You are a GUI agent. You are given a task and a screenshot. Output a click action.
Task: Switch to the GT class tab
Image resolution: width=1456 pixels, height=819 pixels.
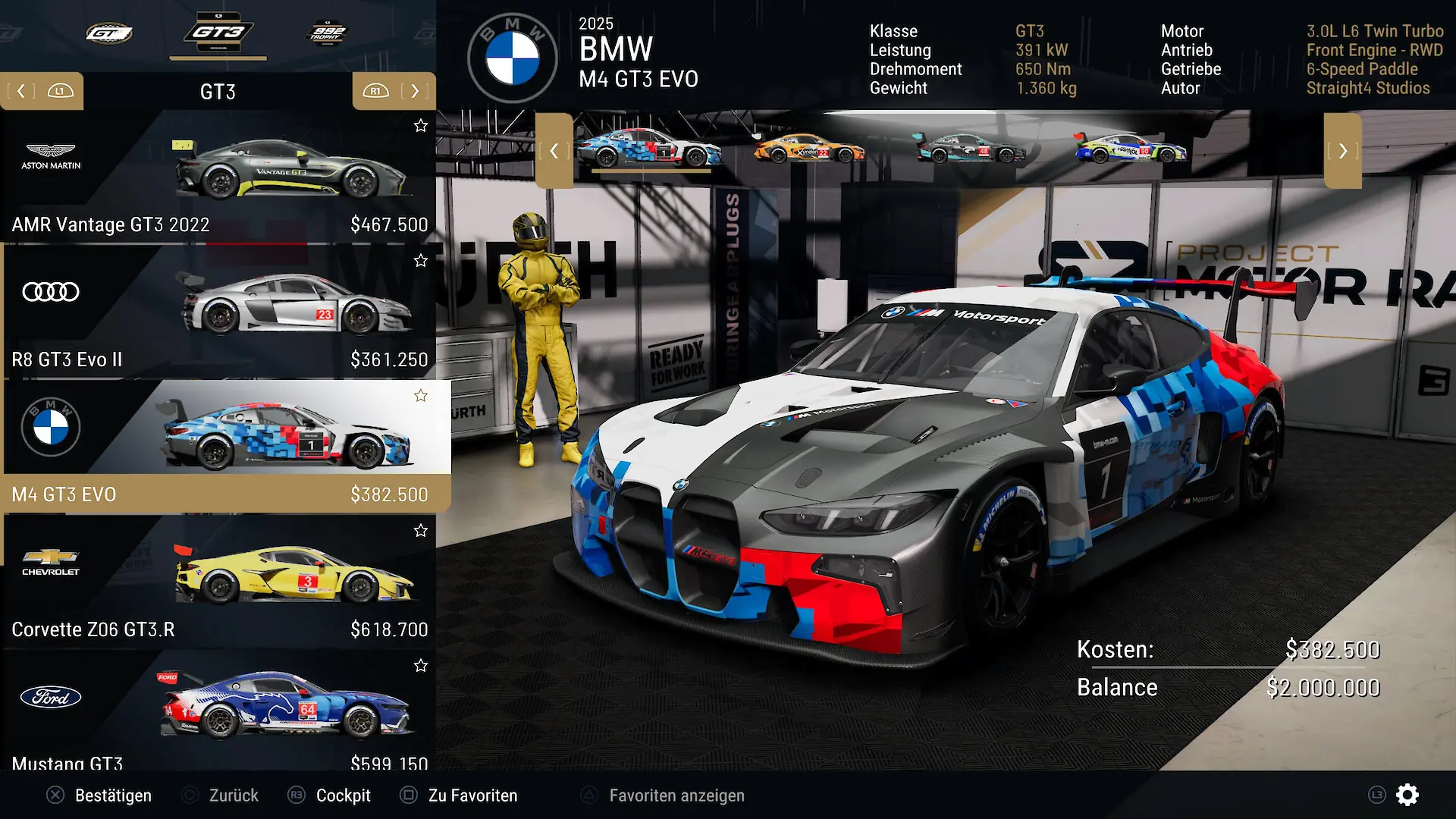click(x=109, y=33)
